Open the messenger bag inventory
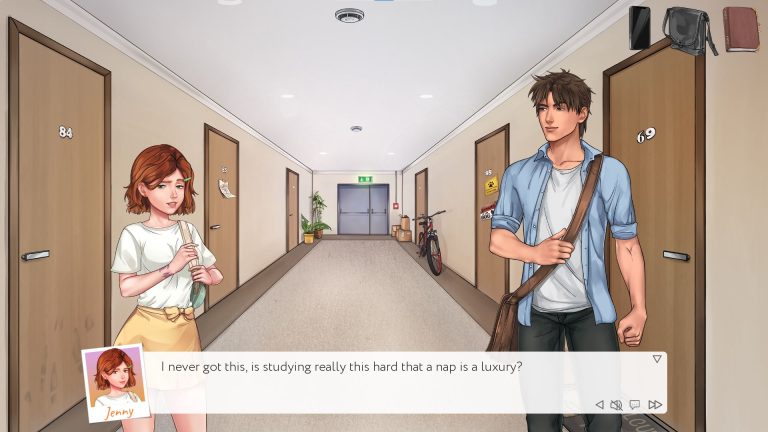Image resolution: width=768 pixels, height=432 pixels. click(688, 28)
